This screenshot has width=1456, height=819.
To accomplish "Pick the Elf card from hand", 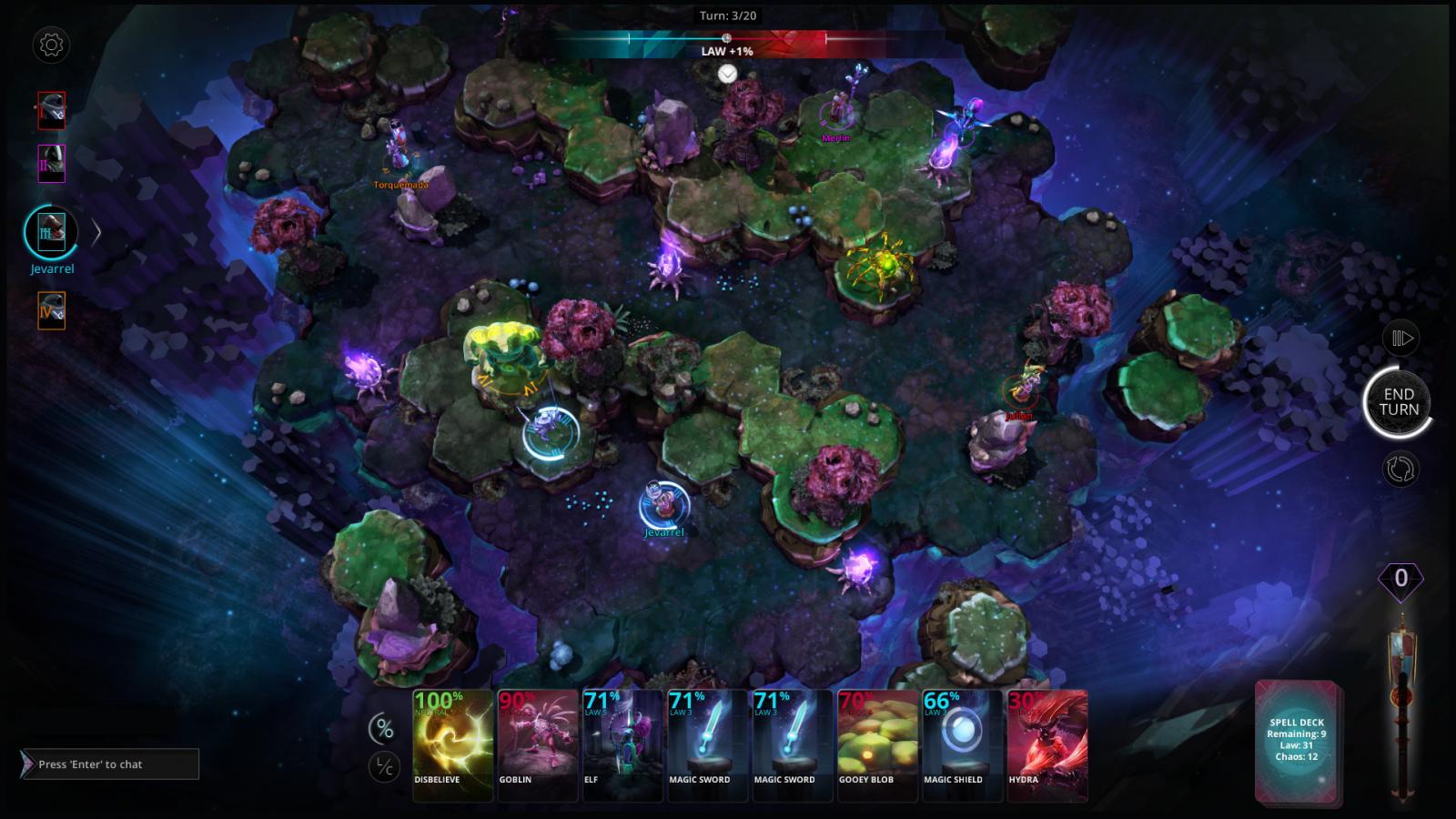I will click(622, 743).
